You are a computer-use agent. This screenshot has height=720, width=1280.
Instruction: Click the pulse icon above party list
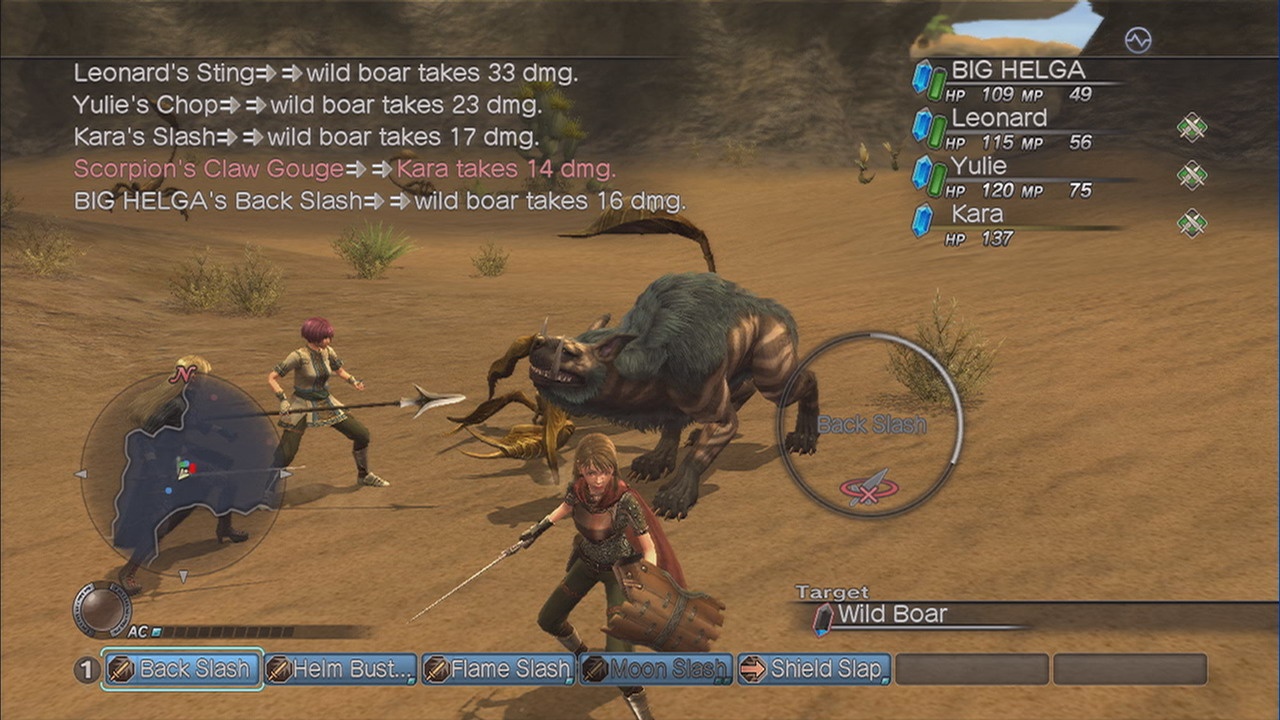[1138, 40]
